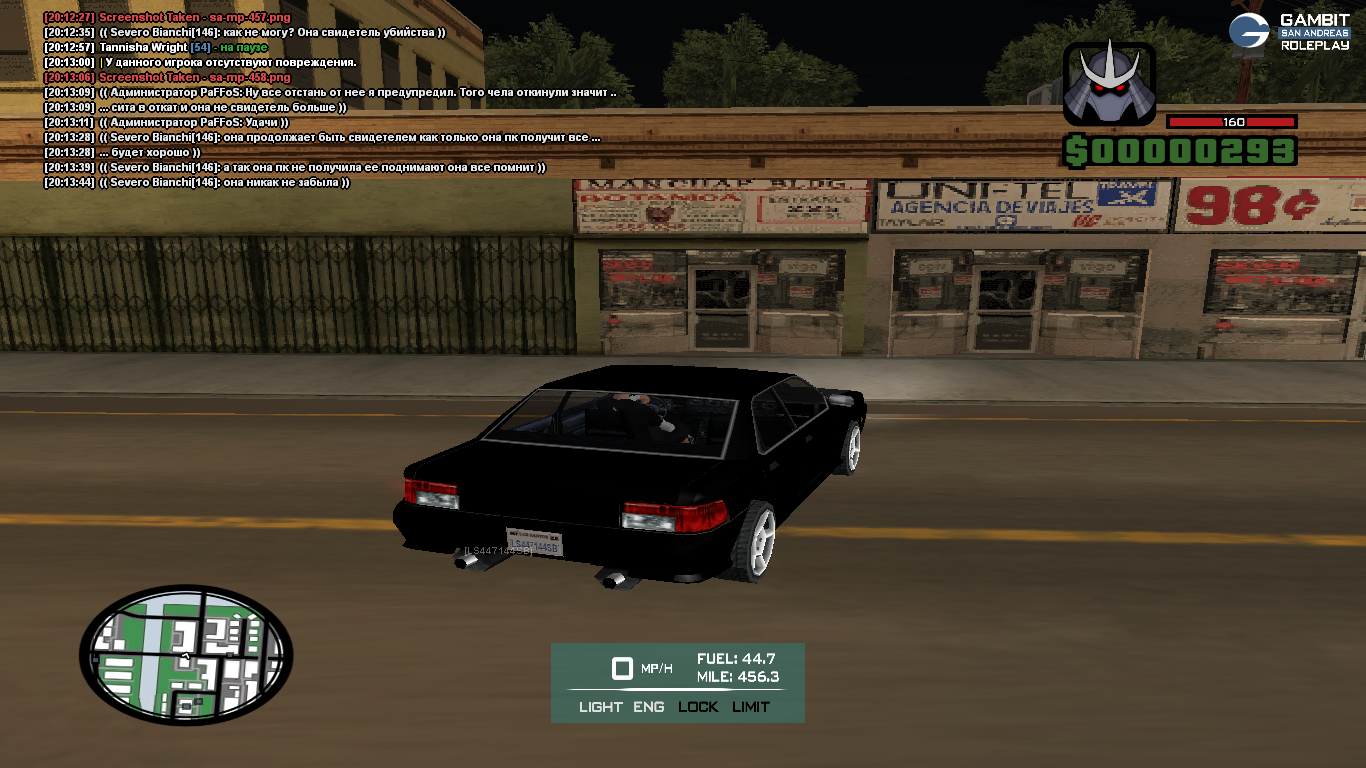The width and height of the screenshot is (1366, 768).
Task: Click the masked-face weapon icon
Action: tap(1109, 82)
